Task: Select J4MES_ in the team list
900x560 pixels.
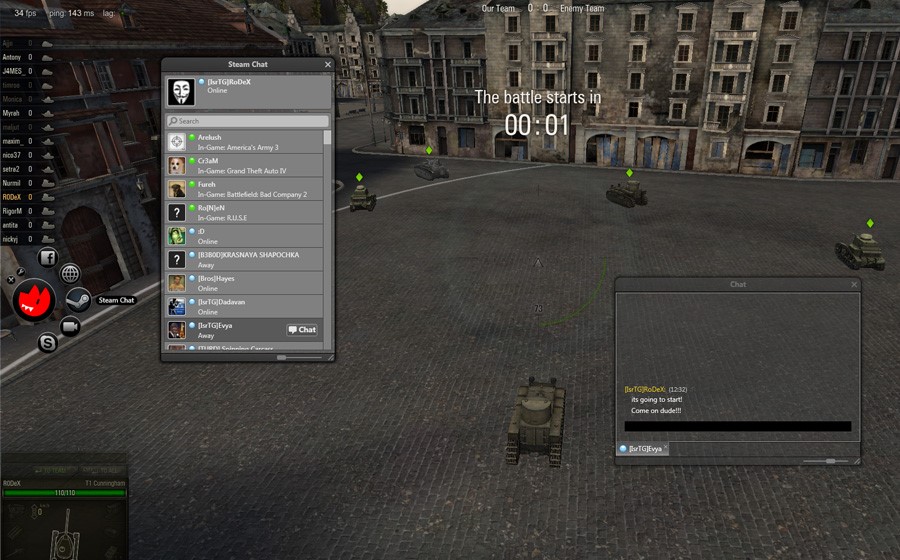Action: tap(13, 72)
